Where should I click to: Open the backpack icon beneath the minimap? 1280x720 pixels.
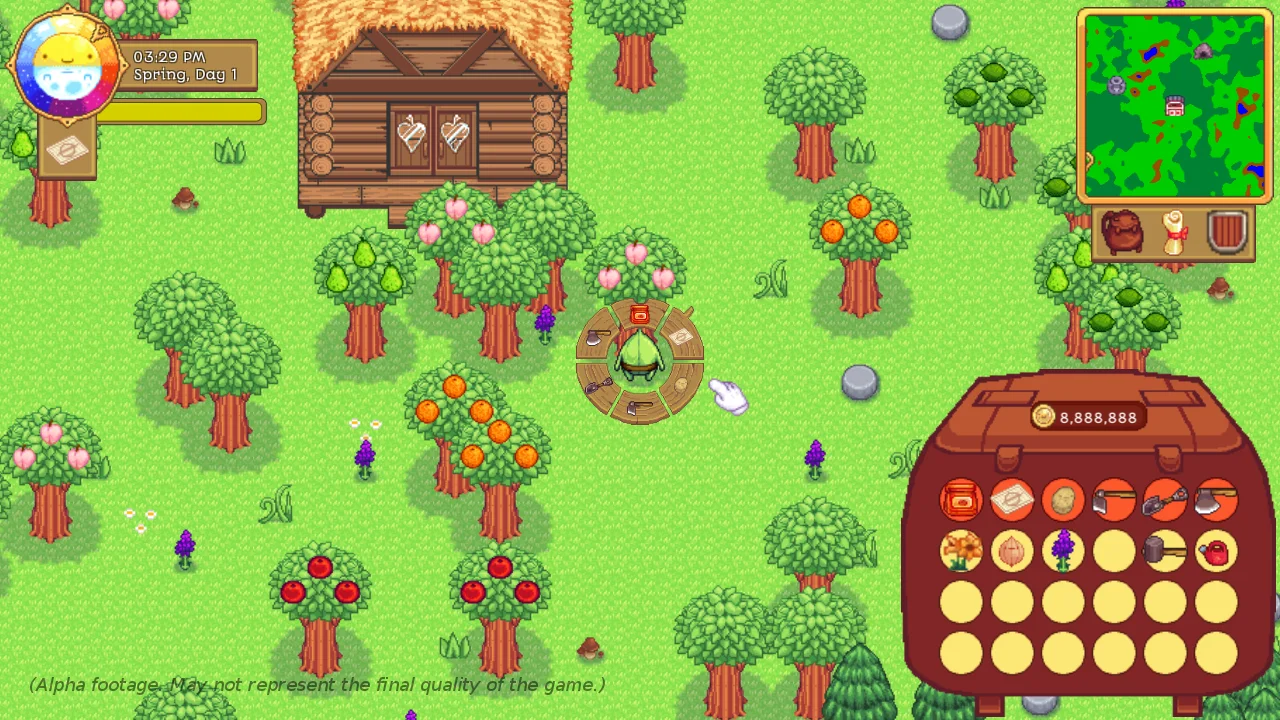tap(1123, 232)
